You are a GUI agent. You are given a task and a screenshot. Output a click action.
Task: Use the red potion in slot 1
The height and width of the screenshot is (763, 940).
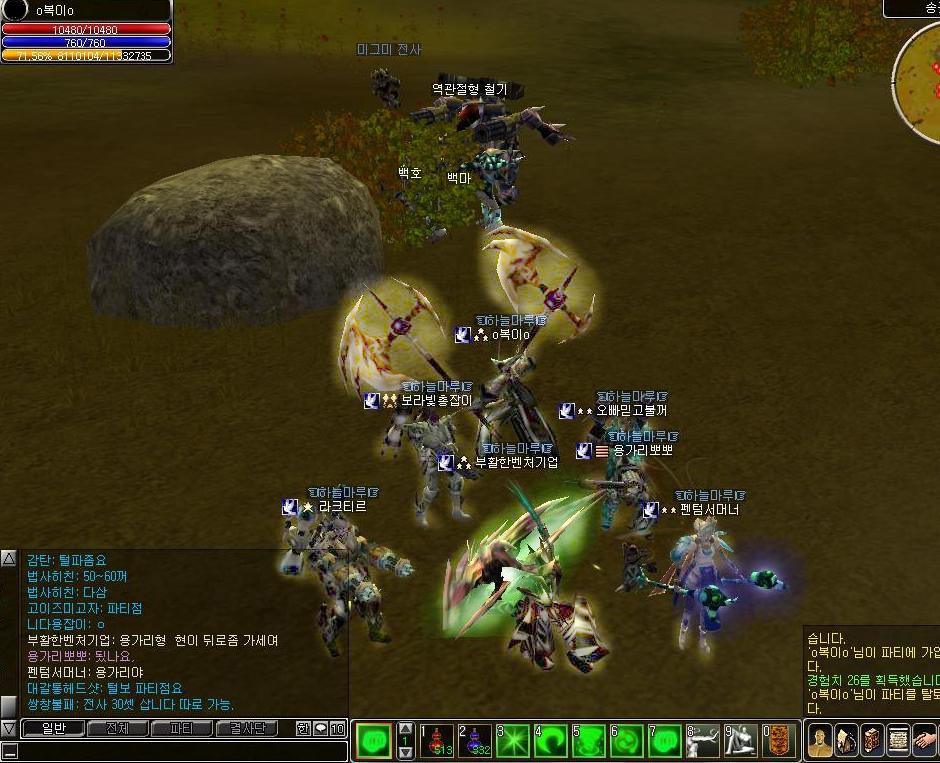click(437, 741)
